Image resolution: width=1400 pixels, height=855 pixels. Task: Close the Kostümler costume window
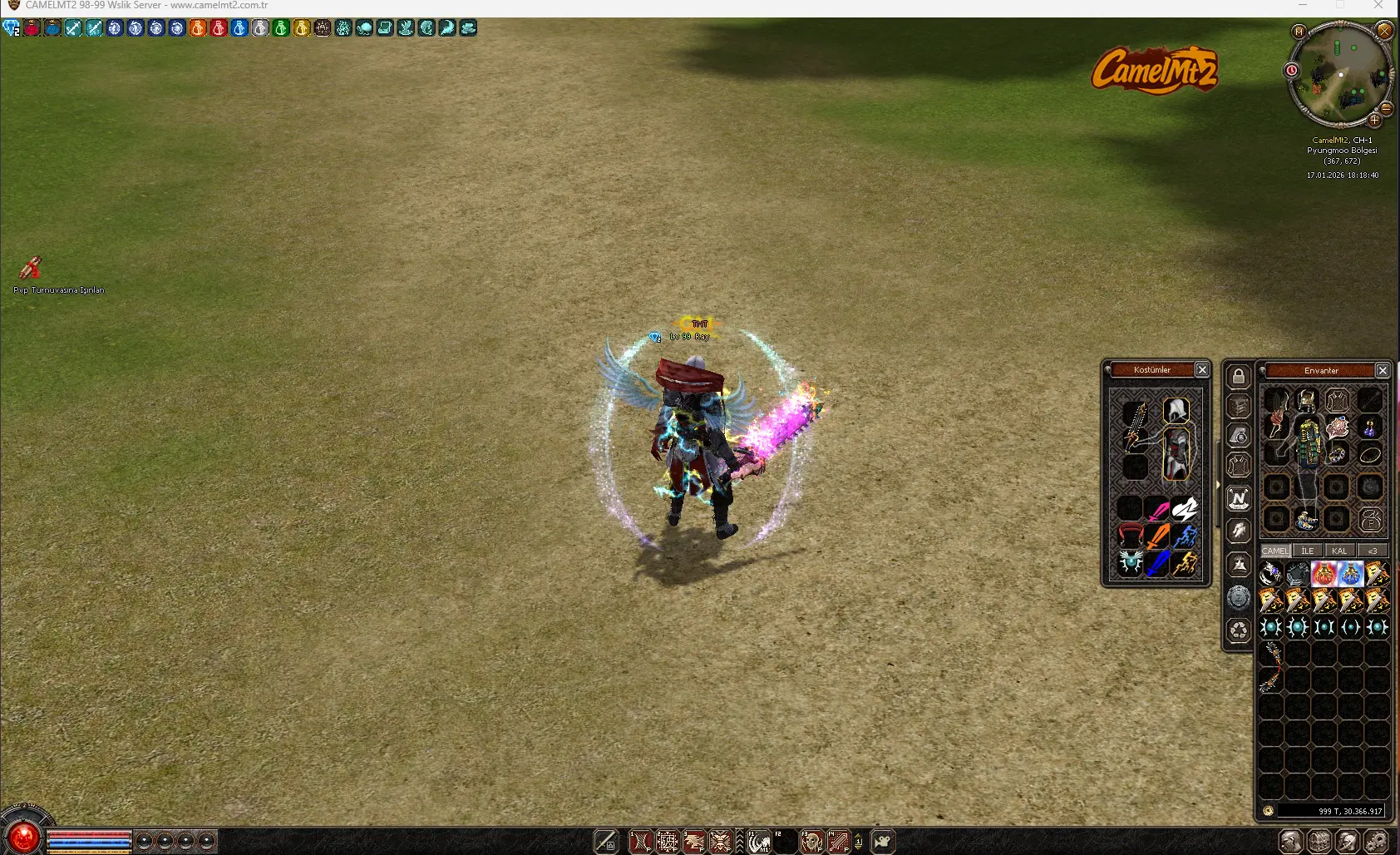click(x=1202, y=369)
